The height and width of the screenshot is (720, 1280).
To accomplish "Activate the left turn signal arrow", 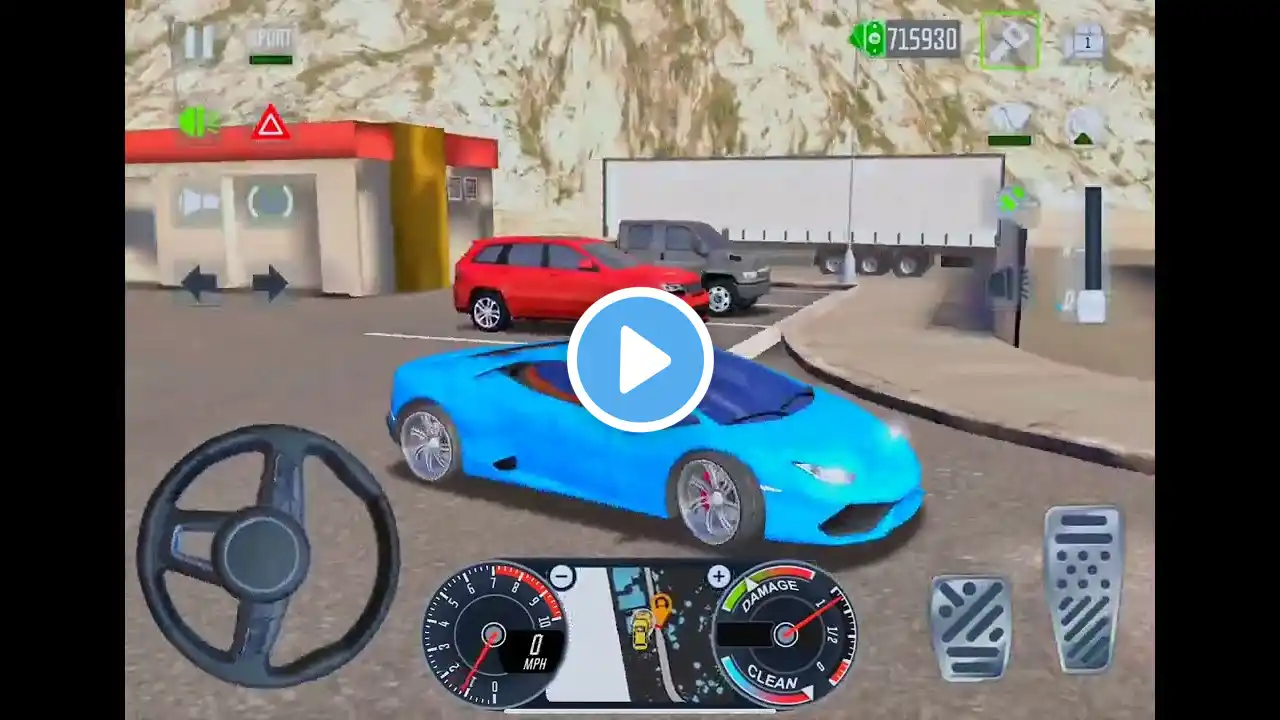I will click(199, 283).
